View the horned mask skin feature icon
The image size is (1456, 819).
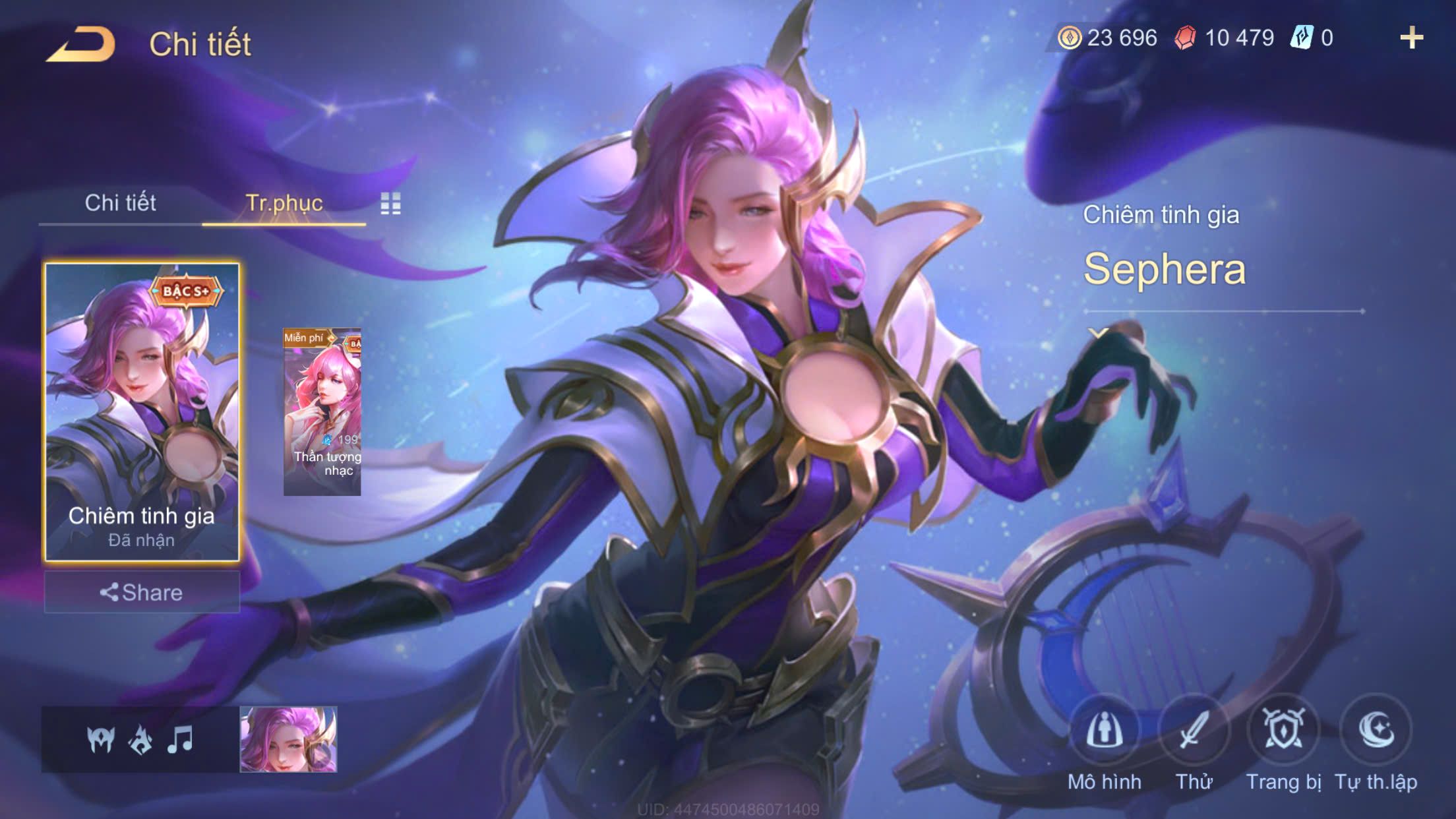pyautogui.click(x=100, y=739)
